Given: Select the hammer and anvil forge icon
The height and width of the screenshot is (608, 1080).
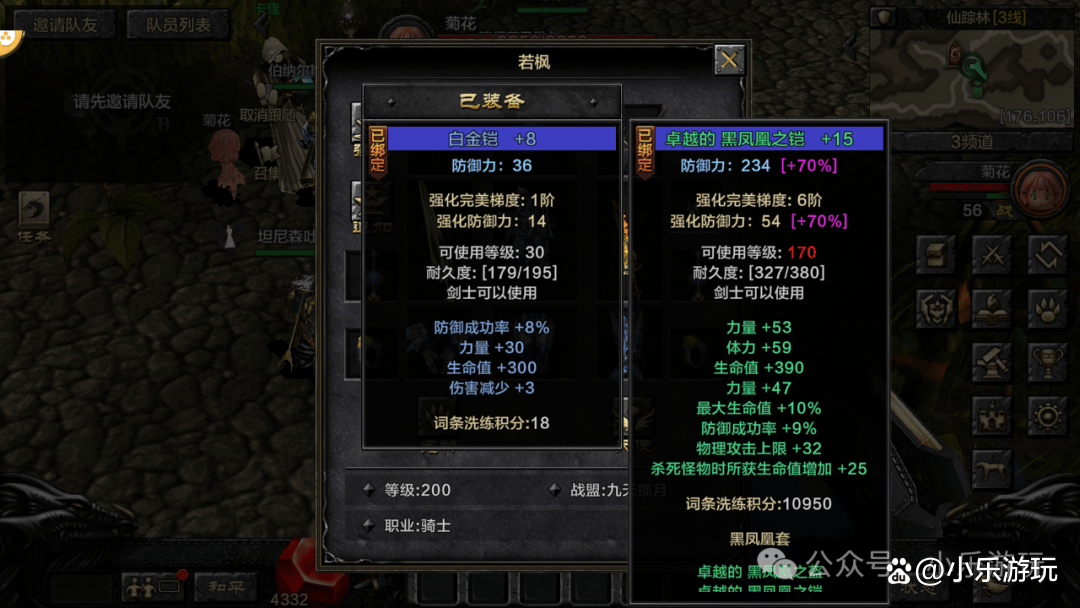Looking at the screenshot, I should (x=992, y=362).
